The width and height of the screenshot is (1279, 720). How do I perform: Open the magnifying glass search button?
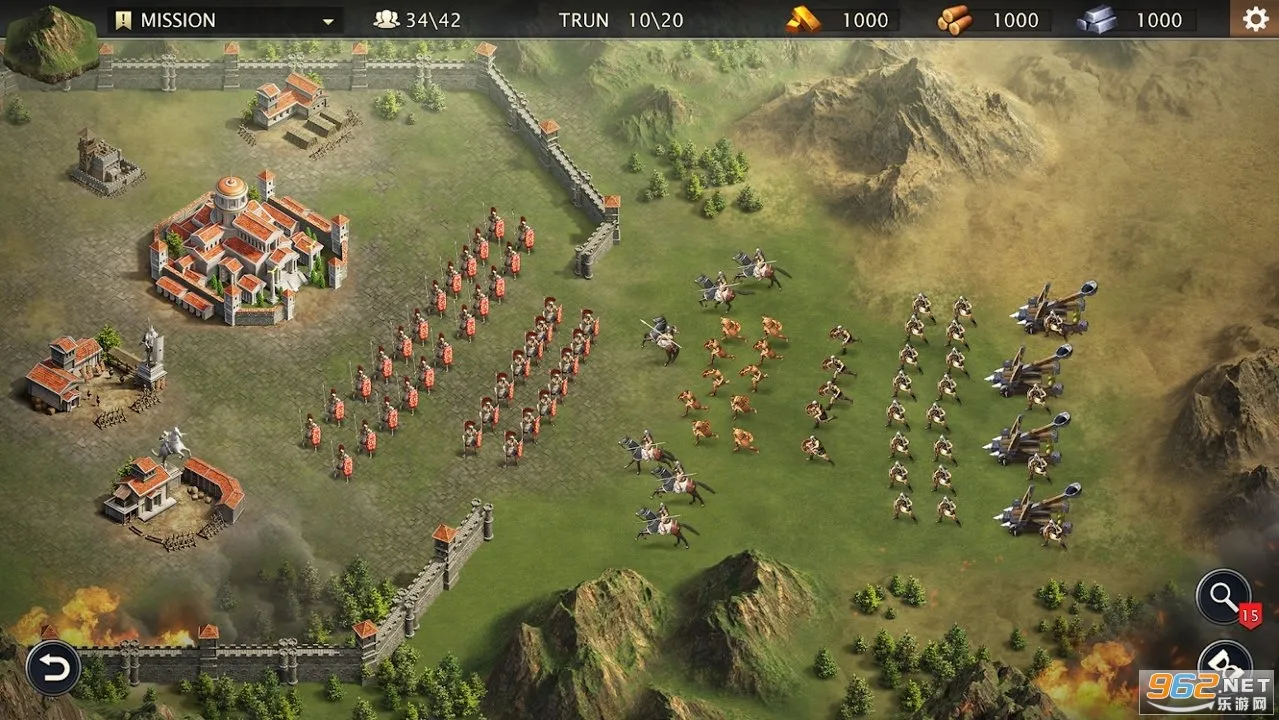(x=1223, y=597)
